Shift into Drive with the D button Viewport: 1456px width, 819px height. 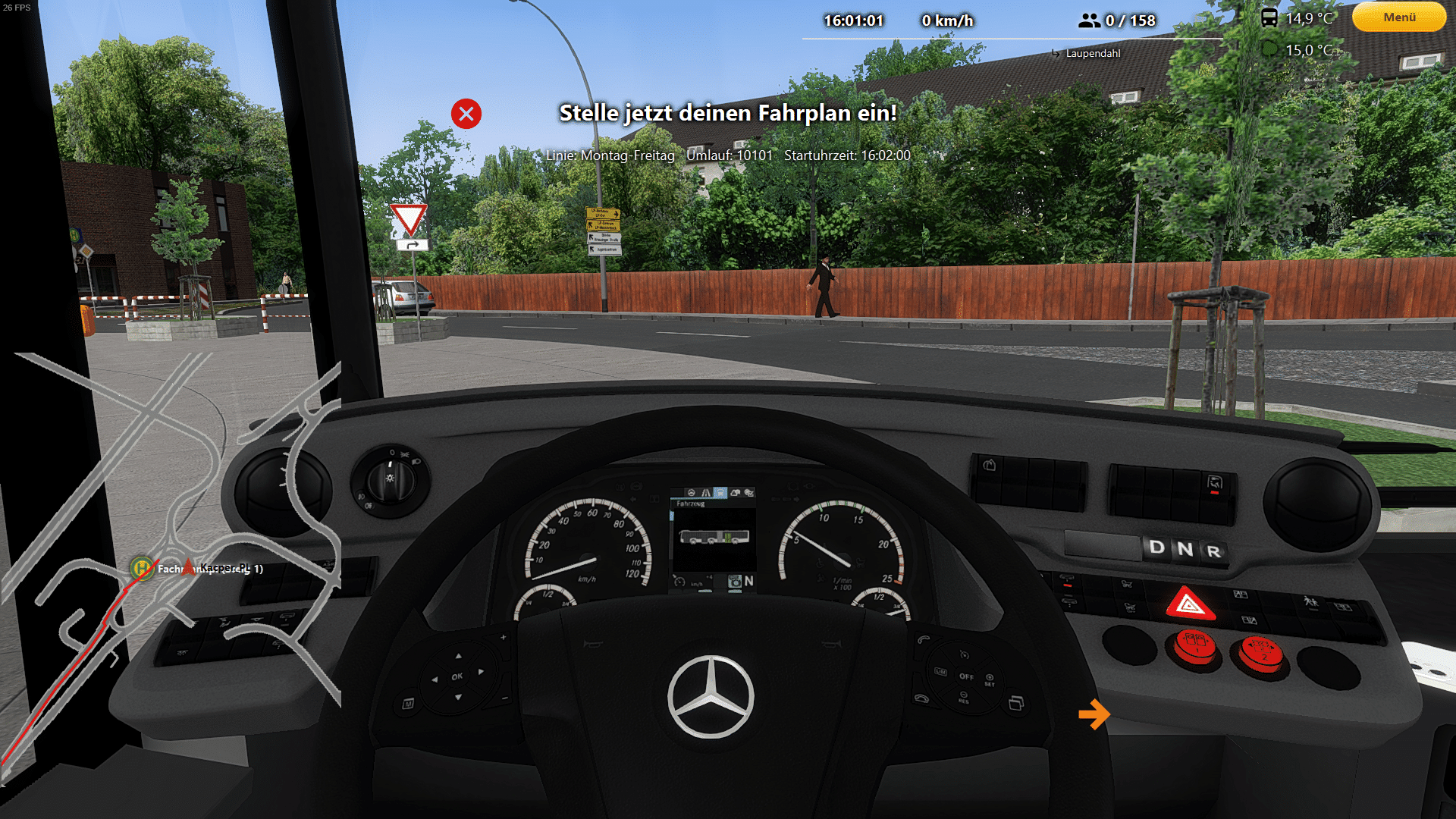click(x=1156, y=548)
